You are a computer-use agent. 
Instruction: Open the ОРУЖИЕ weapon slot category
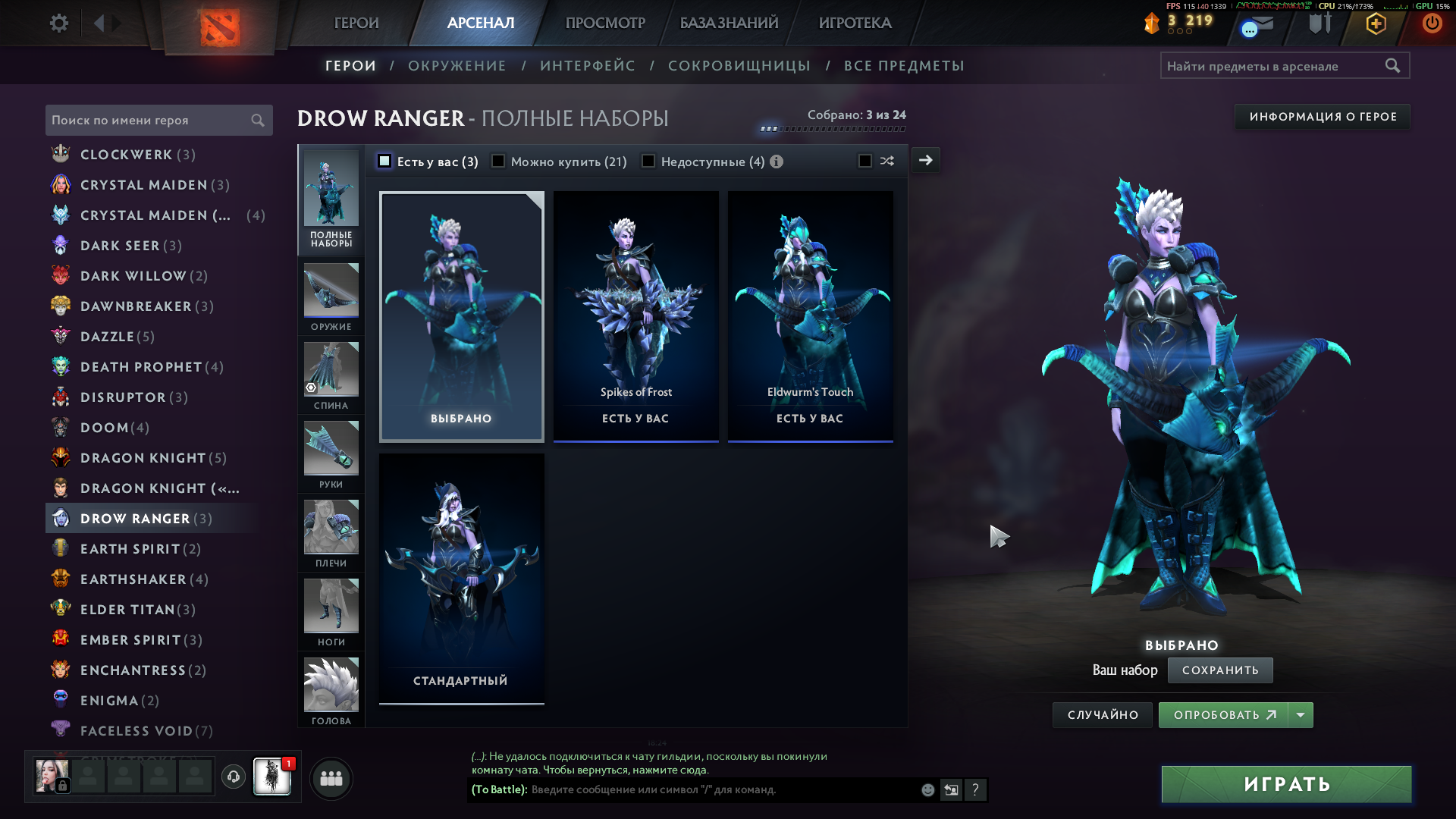tap(331, 297)
